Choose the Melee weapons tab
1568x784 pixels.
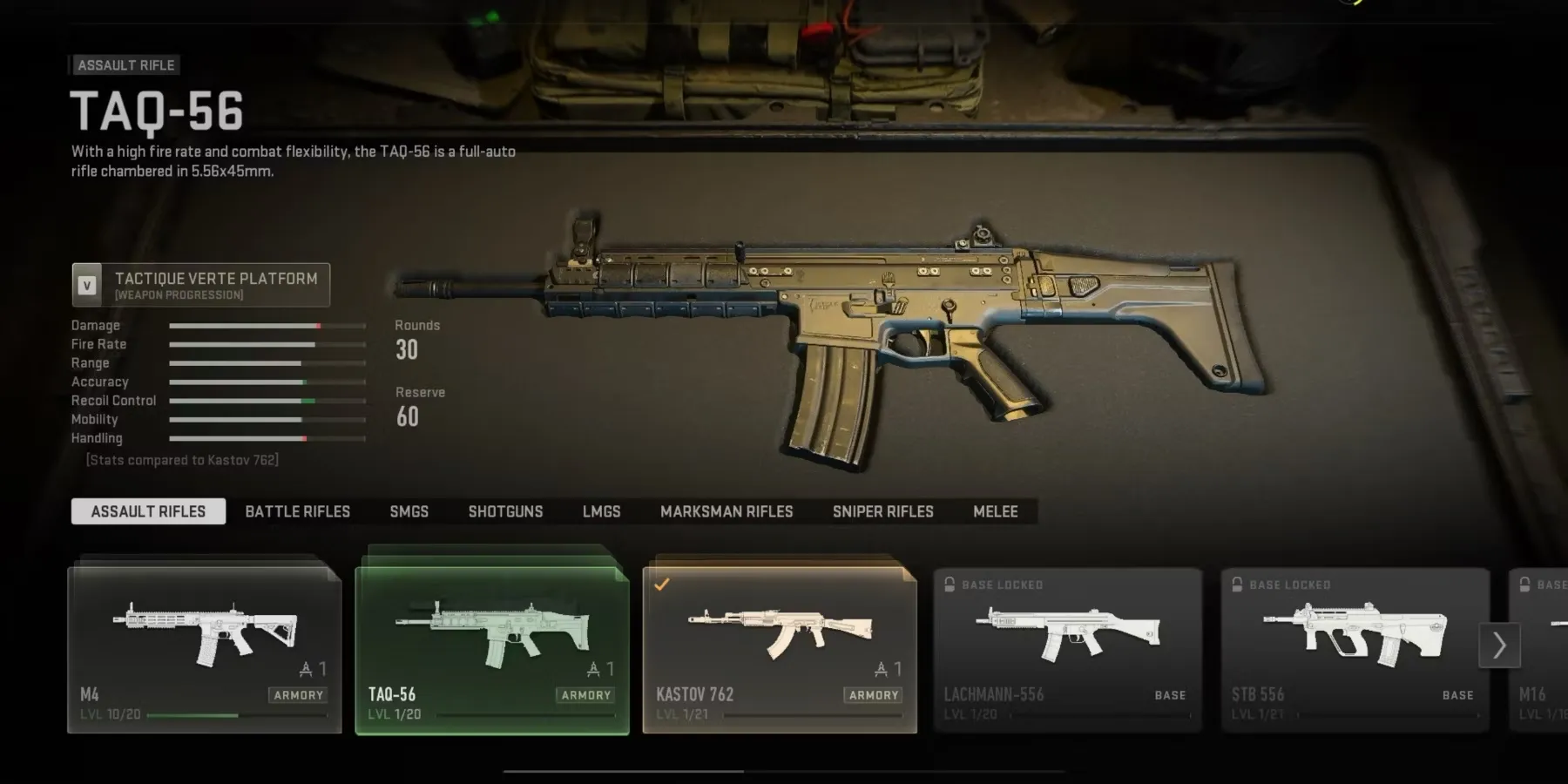pyautogui.click(x=995, y=511)
